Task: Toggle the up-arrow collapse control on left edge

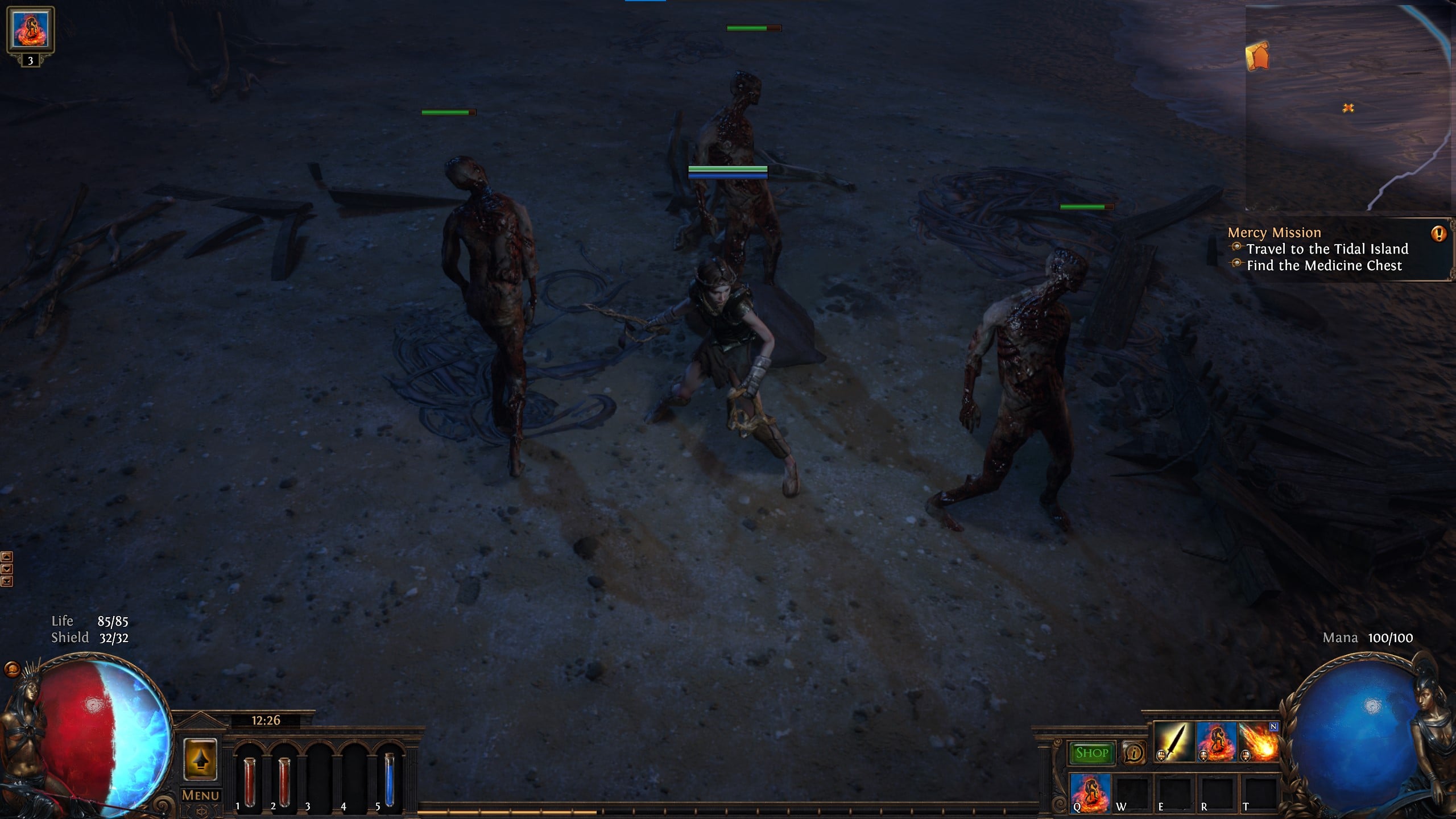Action: pyautogui.click(x=7, y=556)
